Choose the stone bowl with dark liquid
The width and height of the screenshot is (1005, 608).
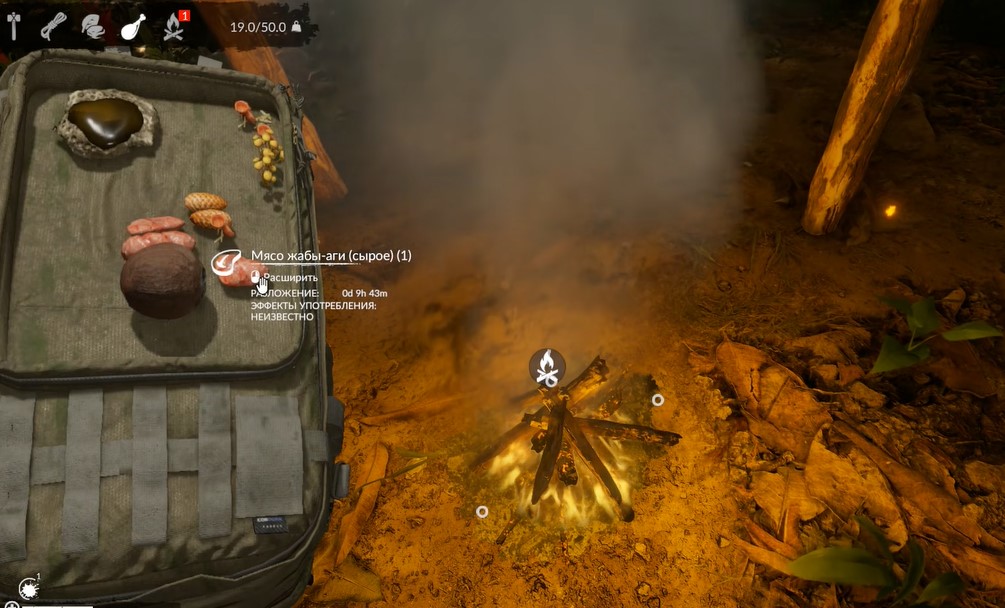(106, 122)
